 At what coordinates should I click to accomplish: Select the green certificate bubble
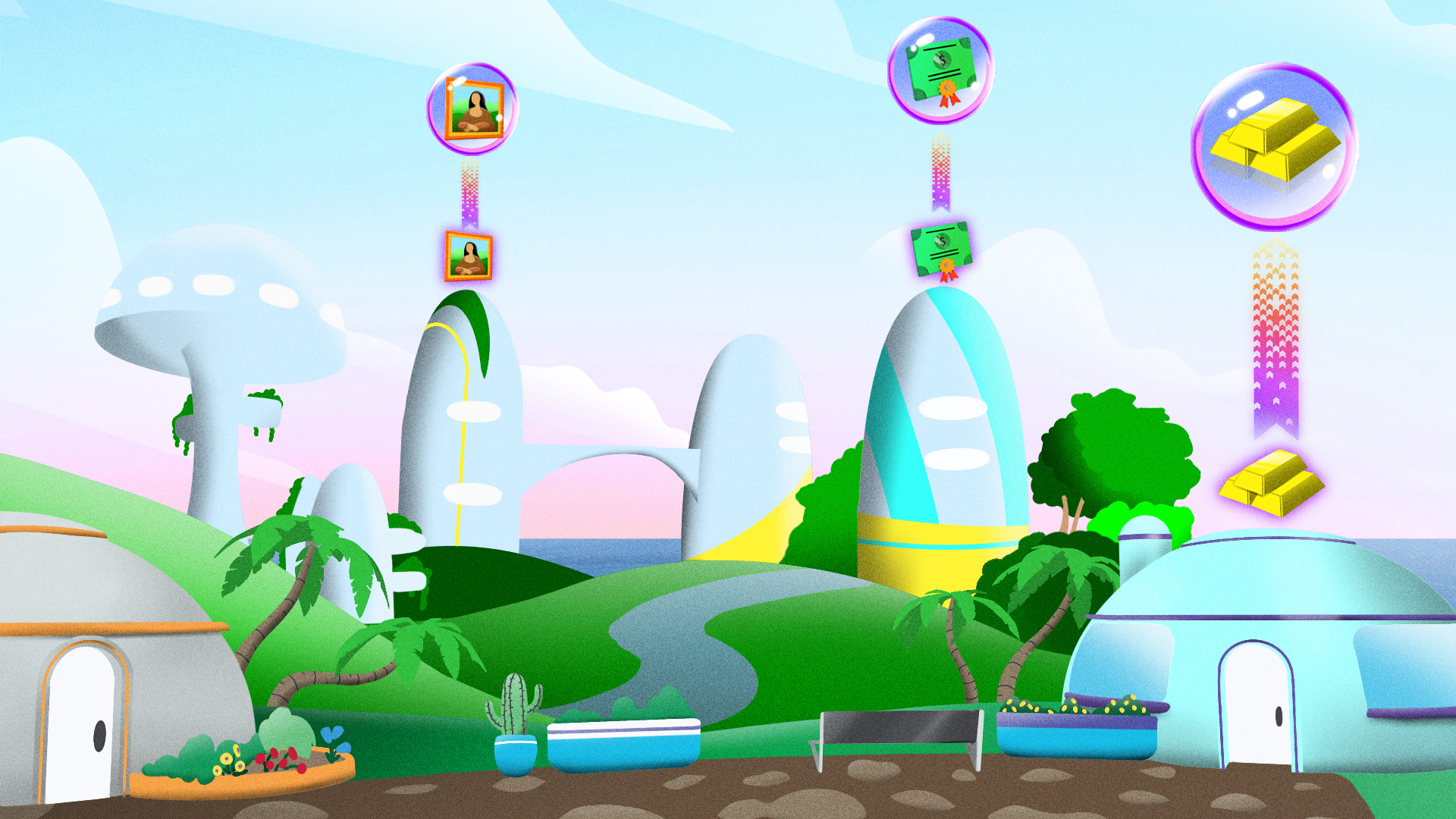(940, 70)
